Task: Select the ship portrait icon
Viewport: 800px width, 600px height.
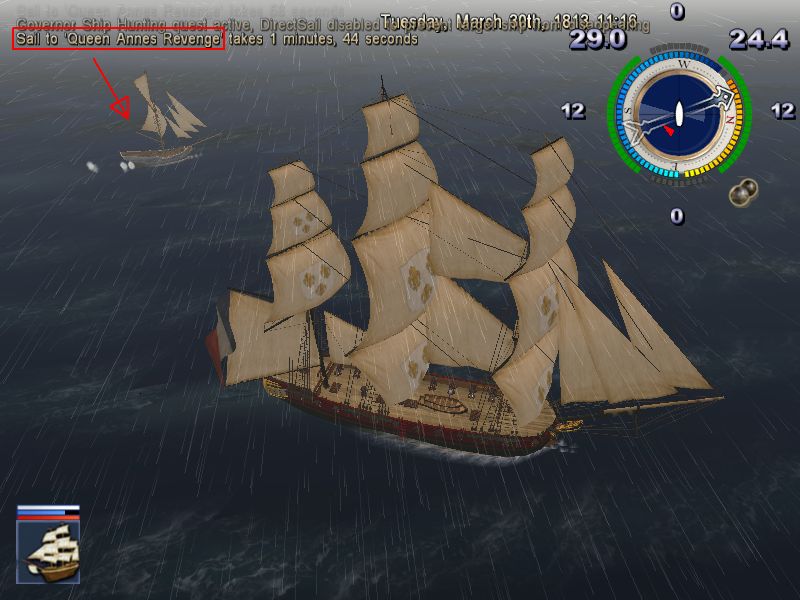Action: (48, 552)
